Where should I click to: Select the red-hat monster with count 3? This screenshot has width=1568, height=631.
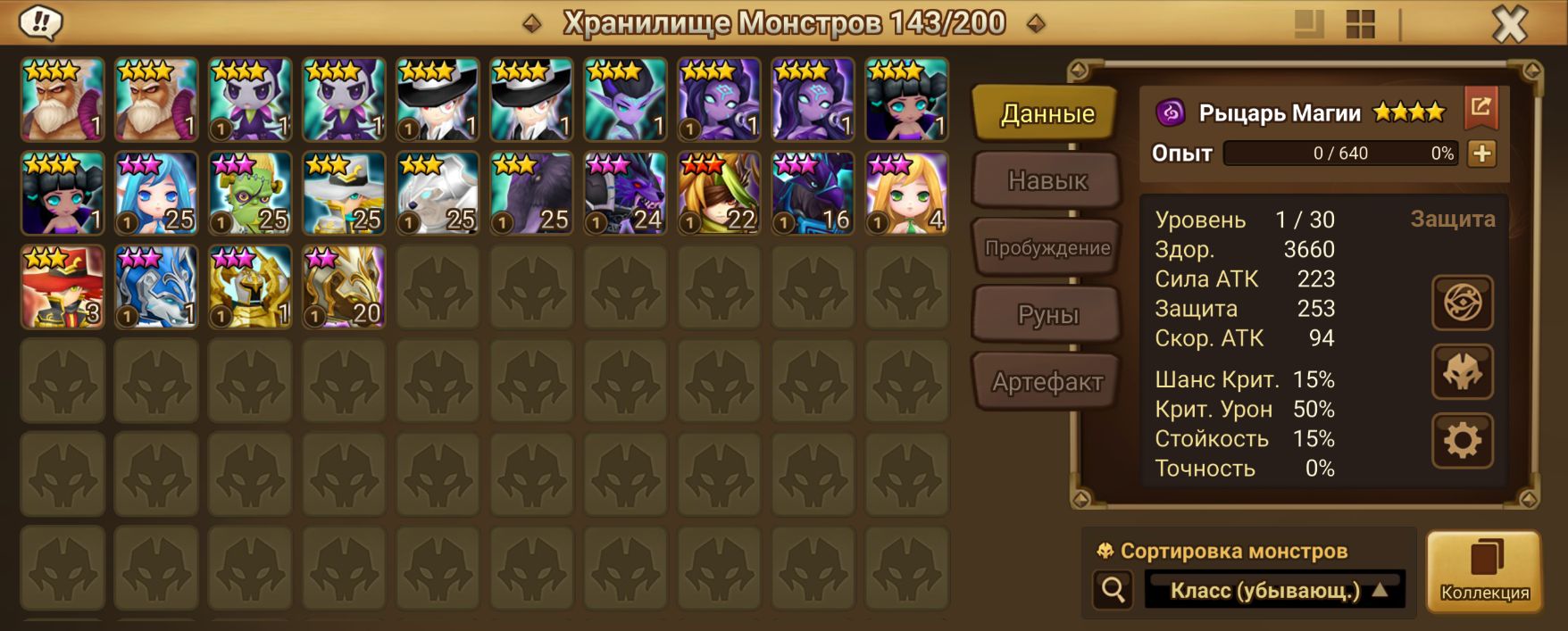63,286
